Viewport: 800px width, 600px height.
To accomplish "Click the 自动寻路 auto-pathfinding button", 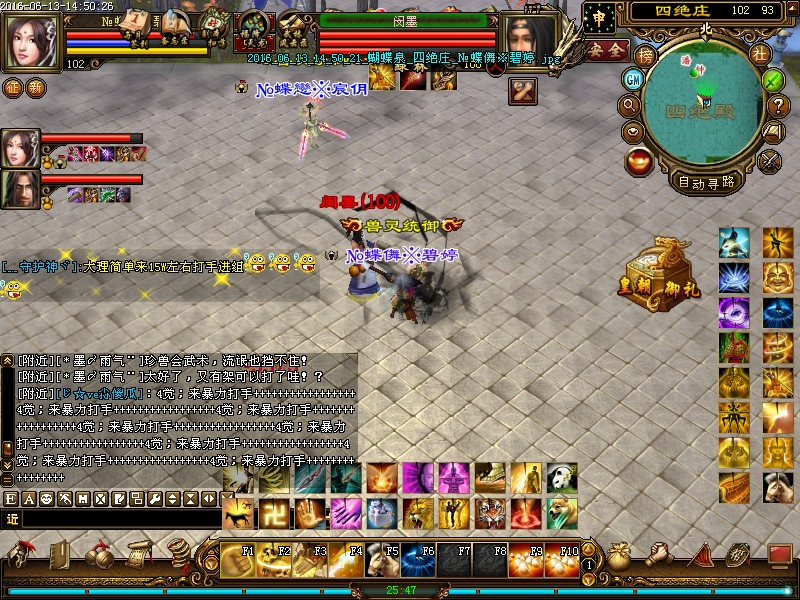I will [706, 182].
